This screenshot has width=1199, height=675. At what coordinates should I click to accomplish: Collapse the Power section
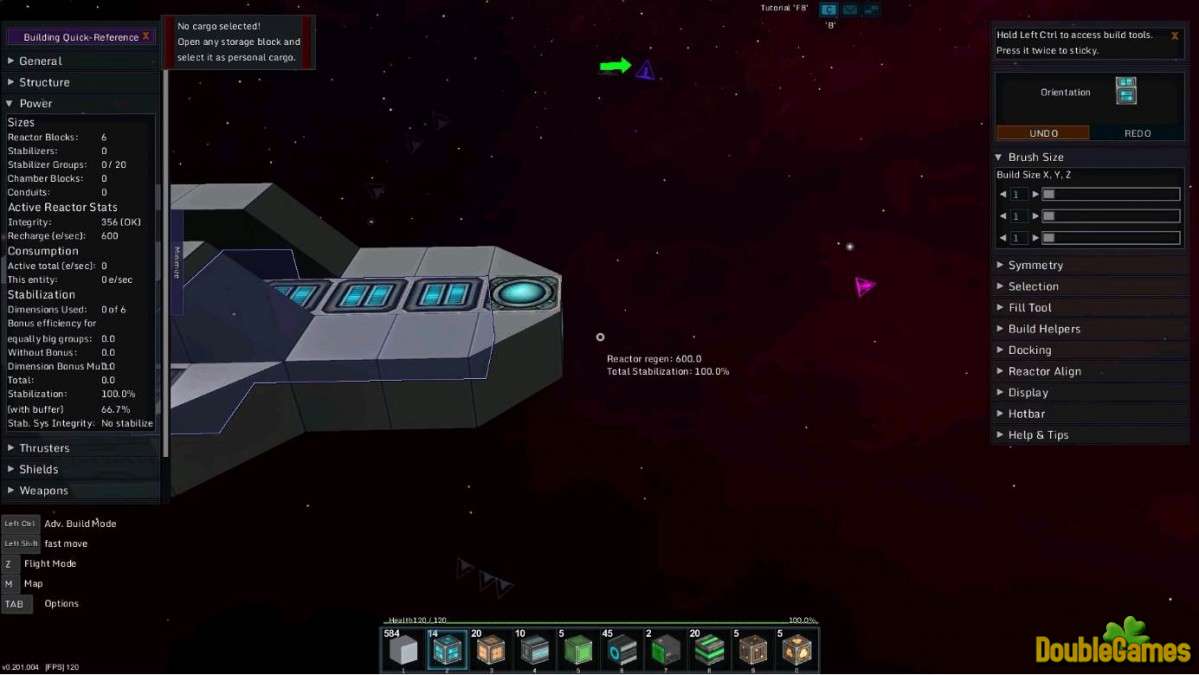click(x=35, y=103)
